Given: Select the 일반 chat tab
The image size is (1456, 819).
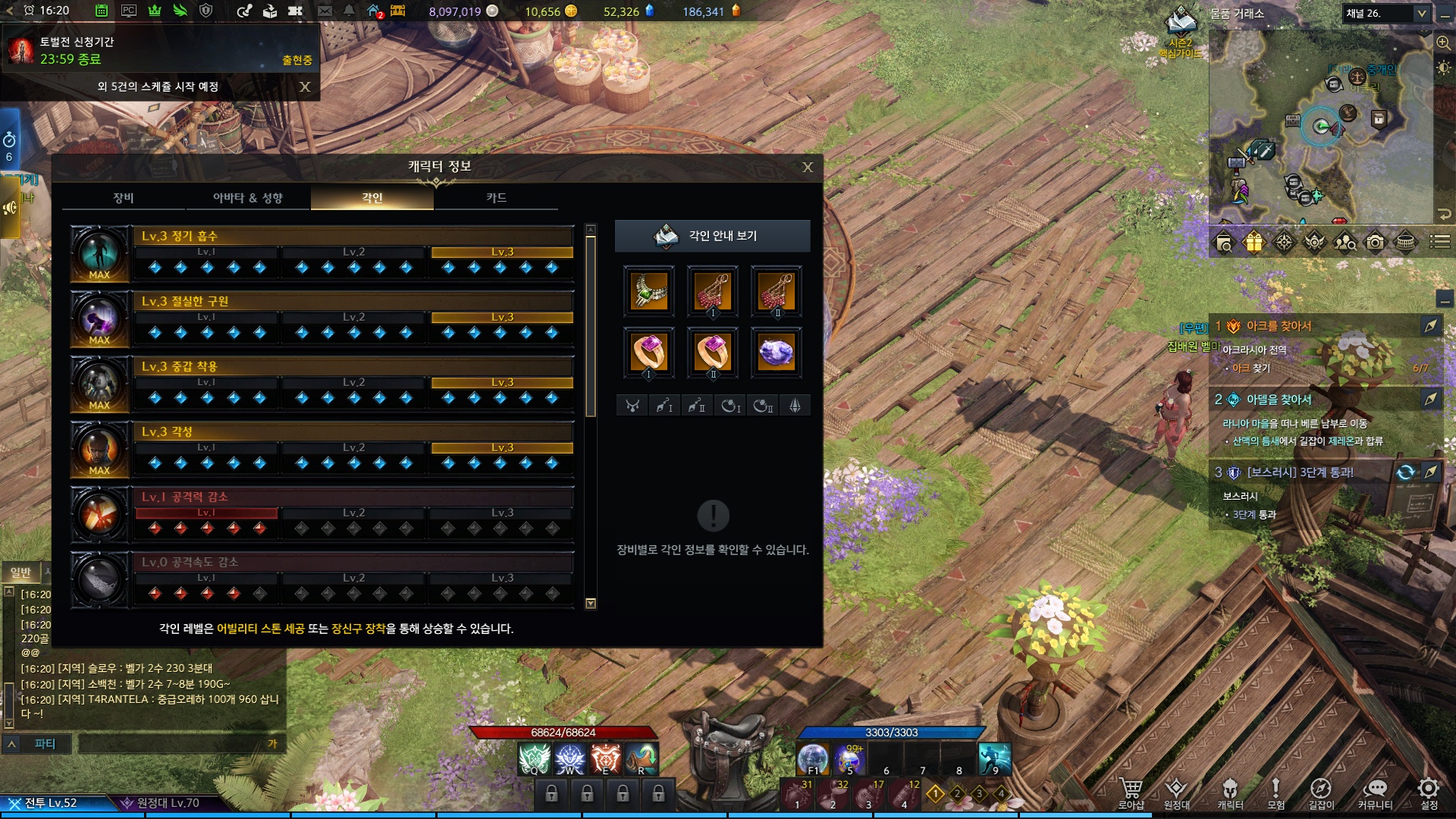Looking at the screenshot, I should coord(20,573).
